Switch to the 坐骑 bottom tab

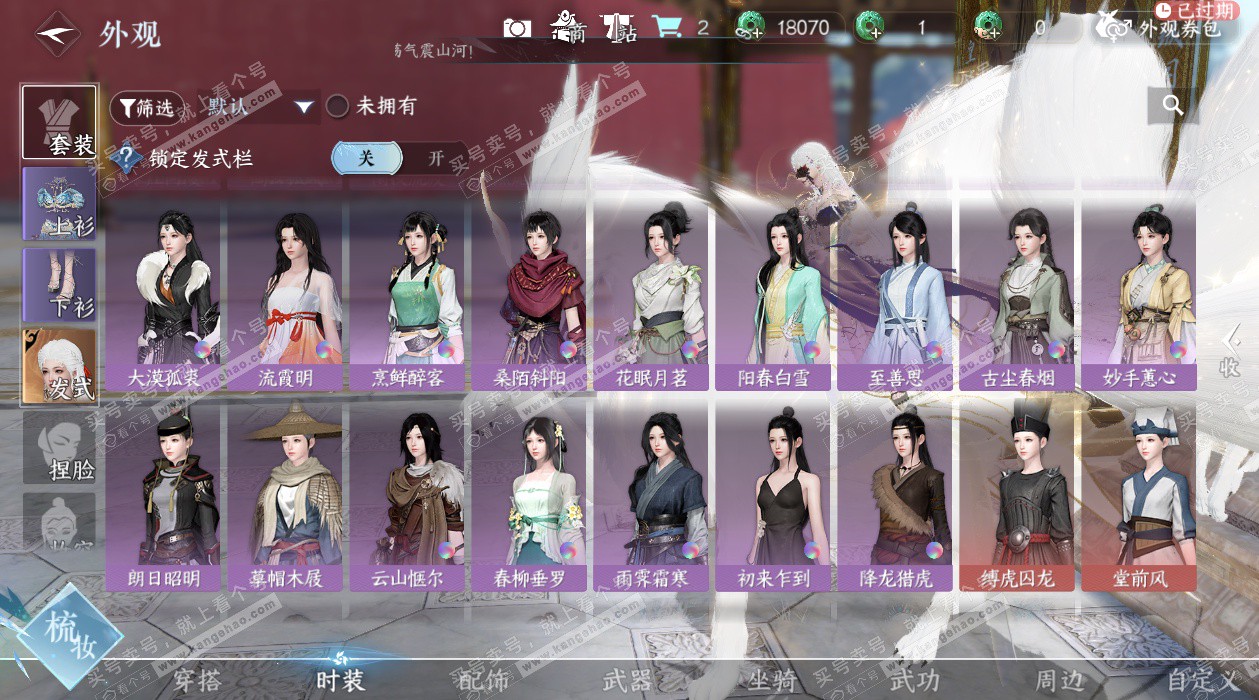pos(772,681)
